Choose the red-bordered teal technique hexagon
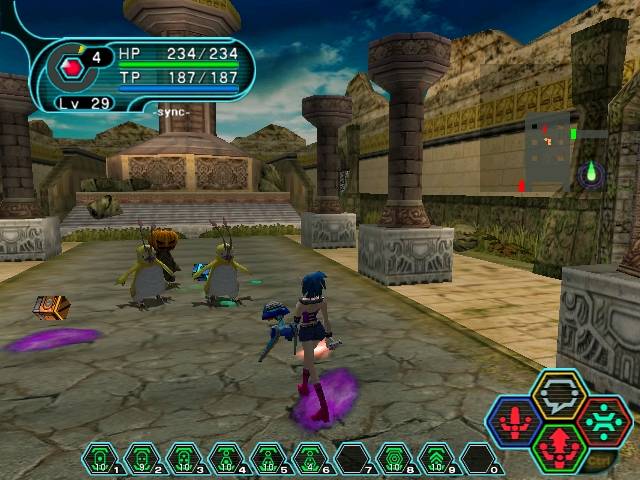 (603, 421)
